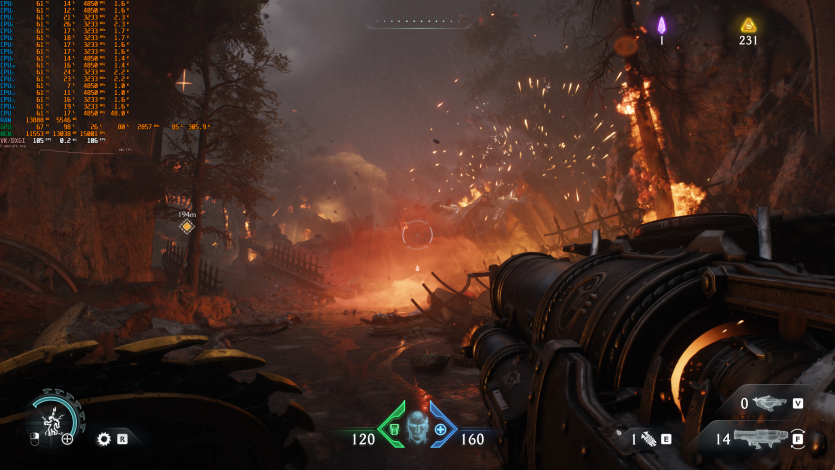Select the 194m objective waypoint marker
The height and width of the screenshot is (470, 835).
[x=186, y=227]
